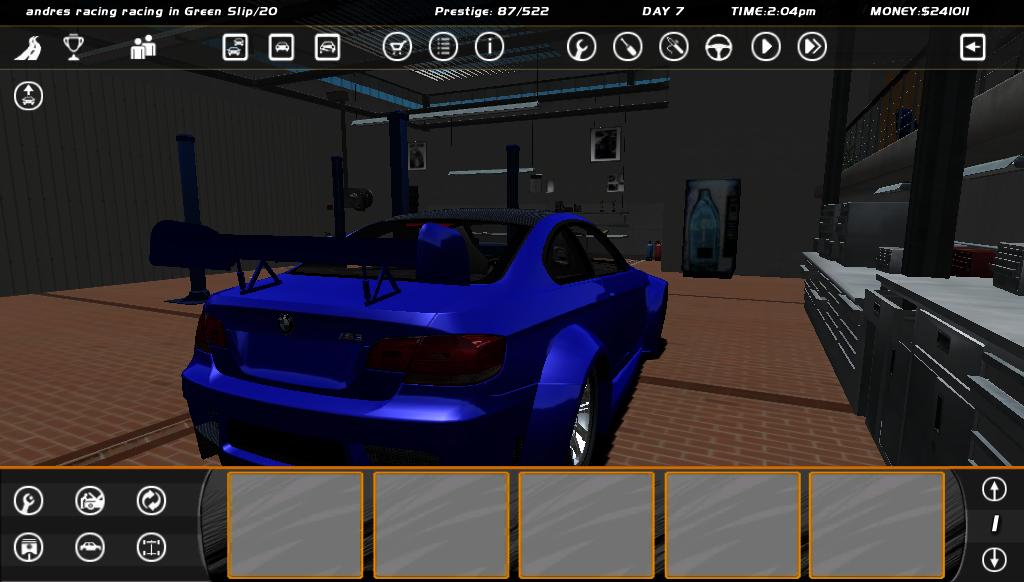Exit via the back arrow button
Image resolution: width=1024 pixels, height=582 pixels.
972,47
